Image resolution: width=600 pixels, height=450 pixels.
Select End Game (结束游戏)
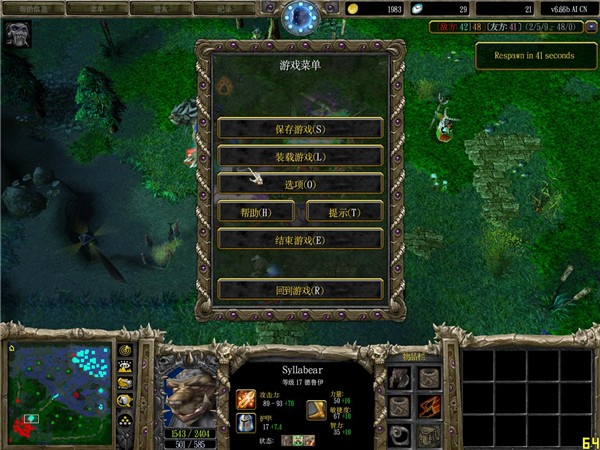point(300,240)
